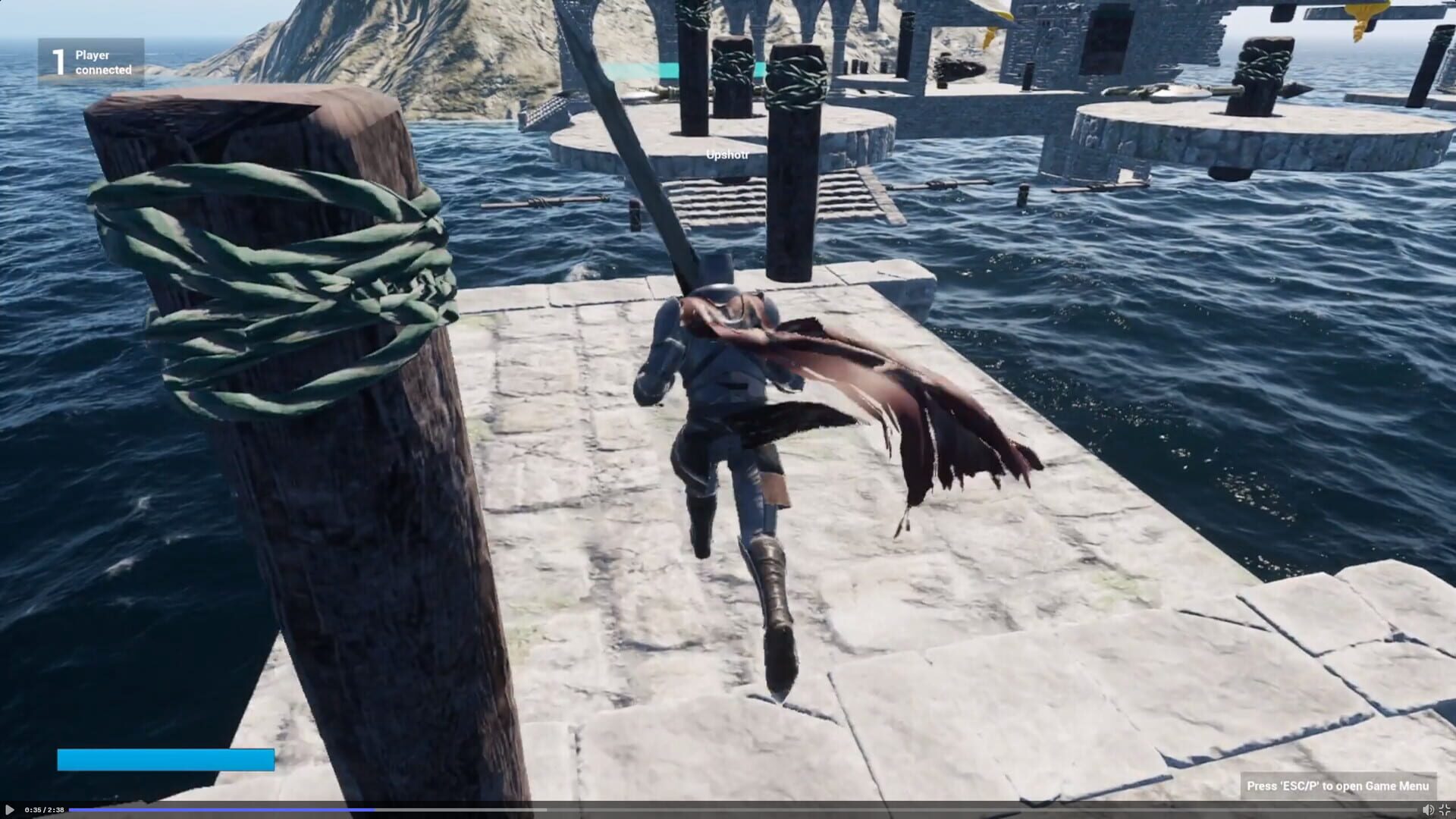Mute the video using the speaker icon

coord(1428,810)
